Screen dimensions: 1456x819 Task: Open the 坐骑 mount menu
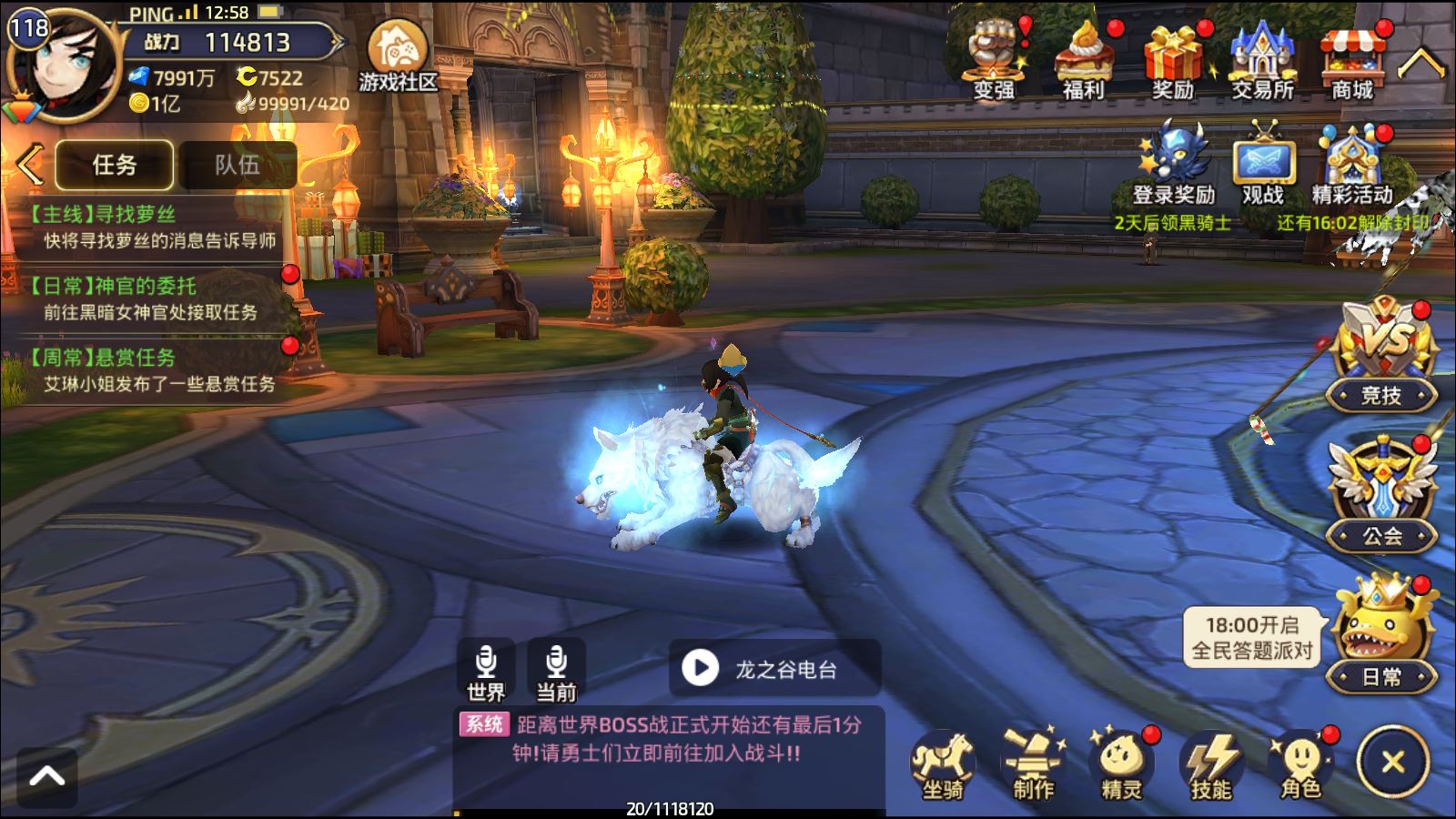coord(943,765)
